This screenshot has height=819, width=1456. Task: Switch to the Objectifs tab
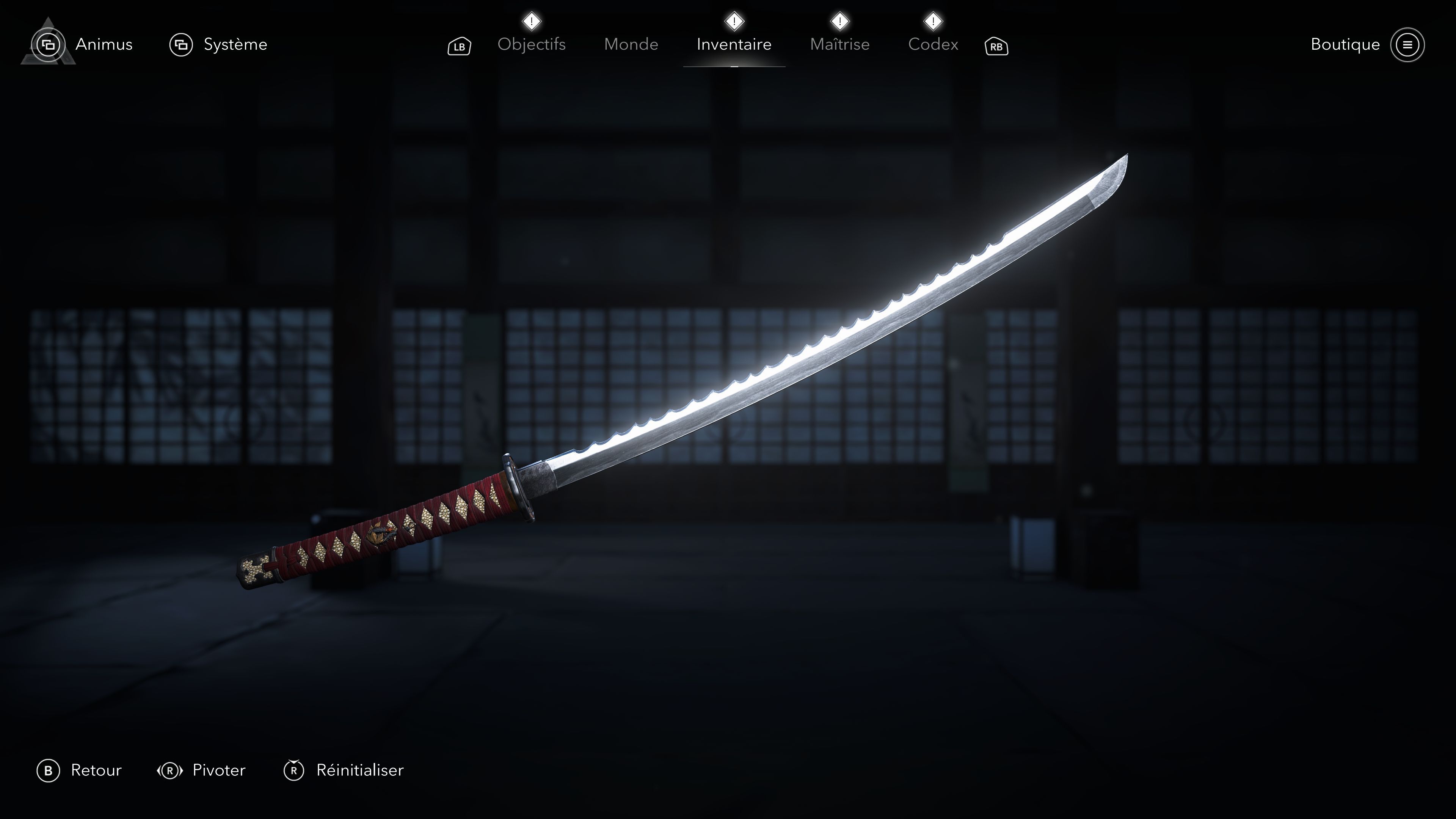point(532,45)
